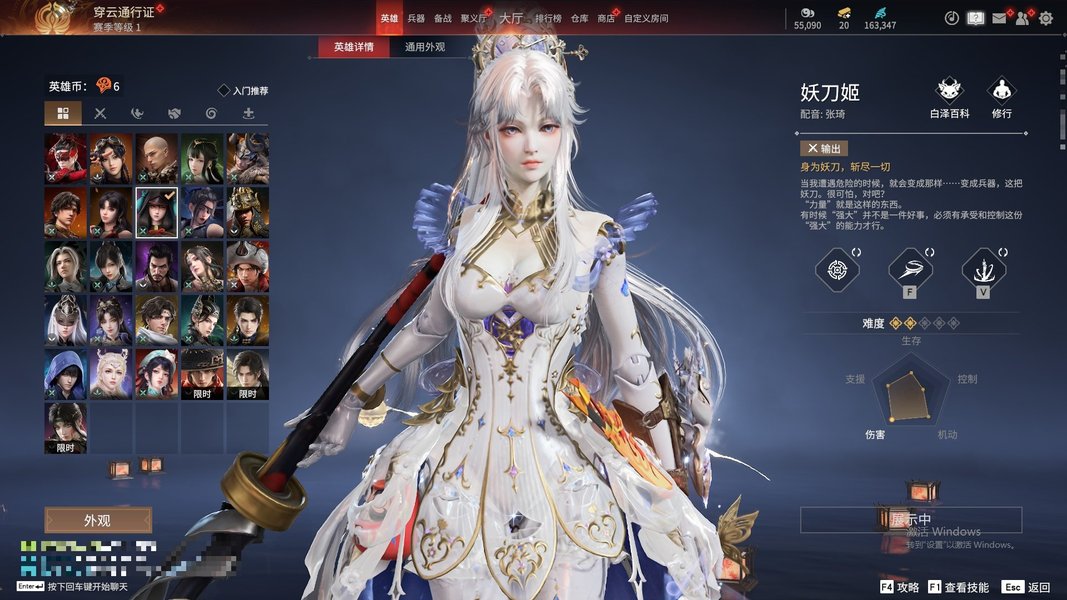Choose the red-masked hero portrait
The image size is (1067, 600).
tap(65, 158)
